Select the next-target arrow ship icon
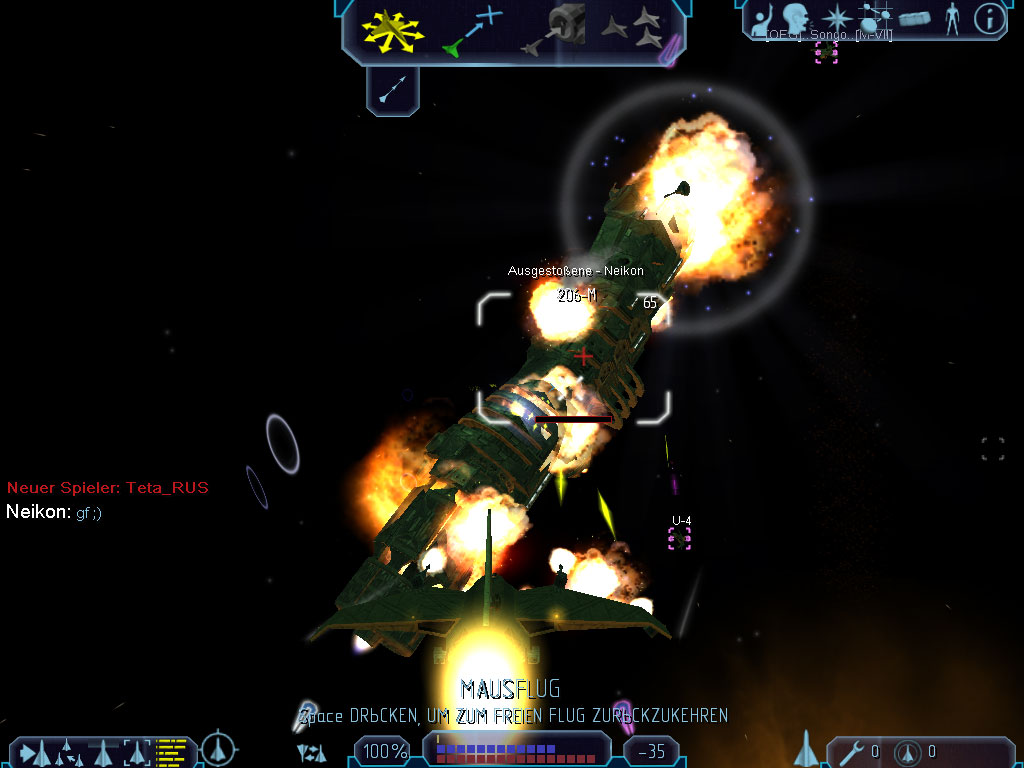 click(33, 750)
